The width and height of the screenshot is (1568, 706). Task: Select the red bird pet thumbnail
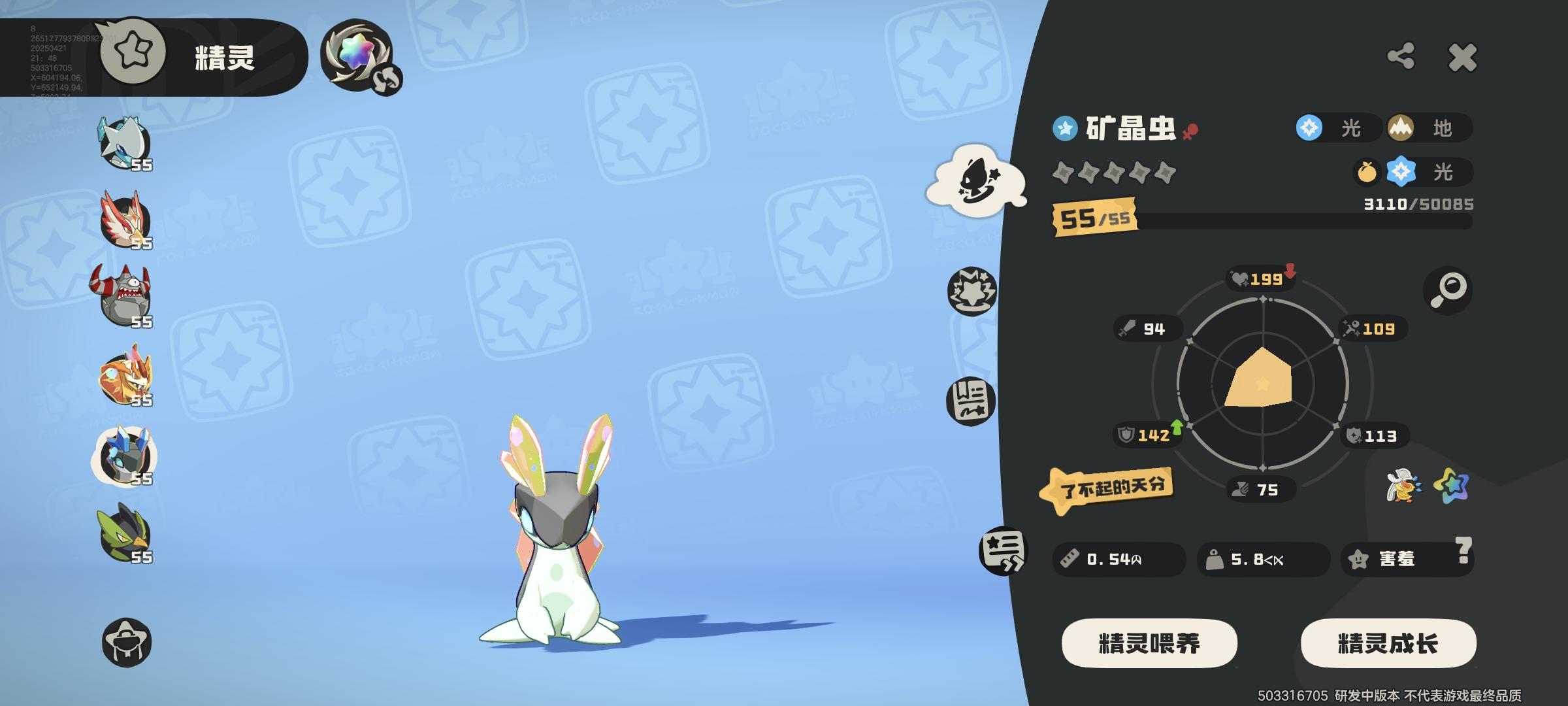click(x=124, y=219)
